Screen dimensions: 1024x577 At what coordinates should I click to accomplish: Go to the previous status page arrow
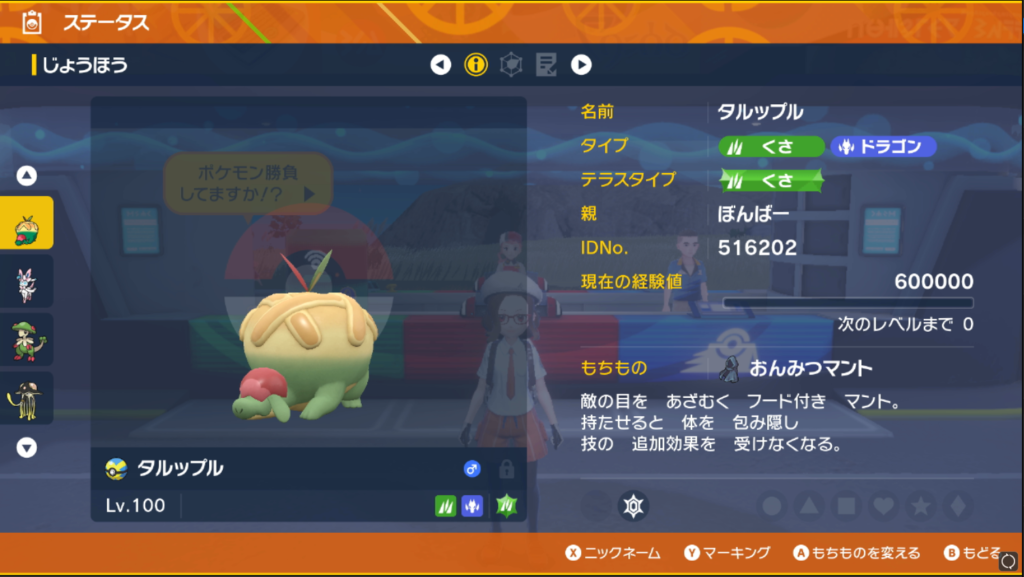pyautogui.click(x=441, y=66)
